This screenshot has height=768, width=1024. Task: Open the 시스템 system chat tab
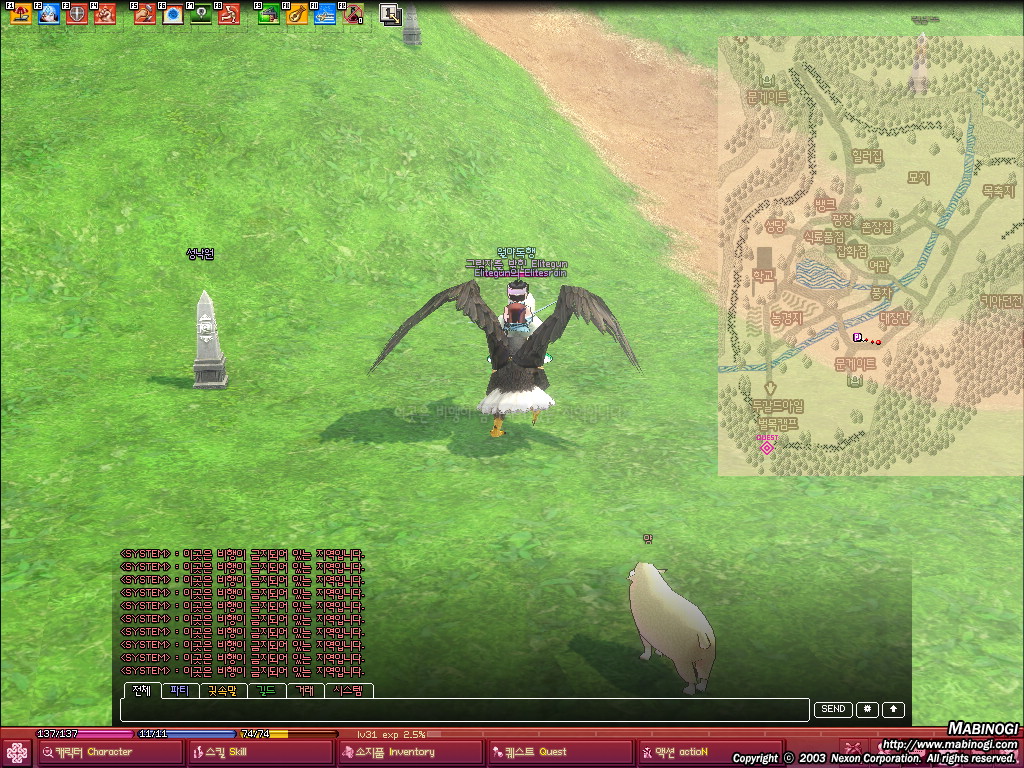[349, 690]
